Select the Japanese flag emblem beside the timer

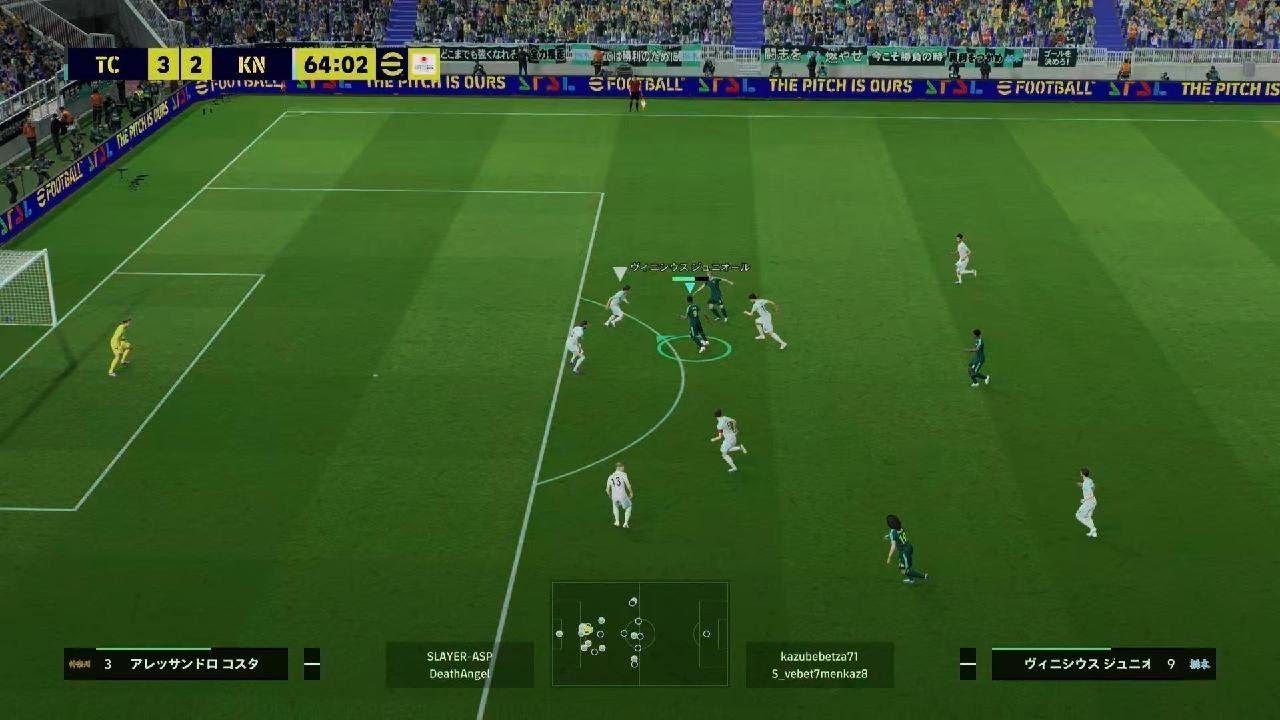pos(424,61)
